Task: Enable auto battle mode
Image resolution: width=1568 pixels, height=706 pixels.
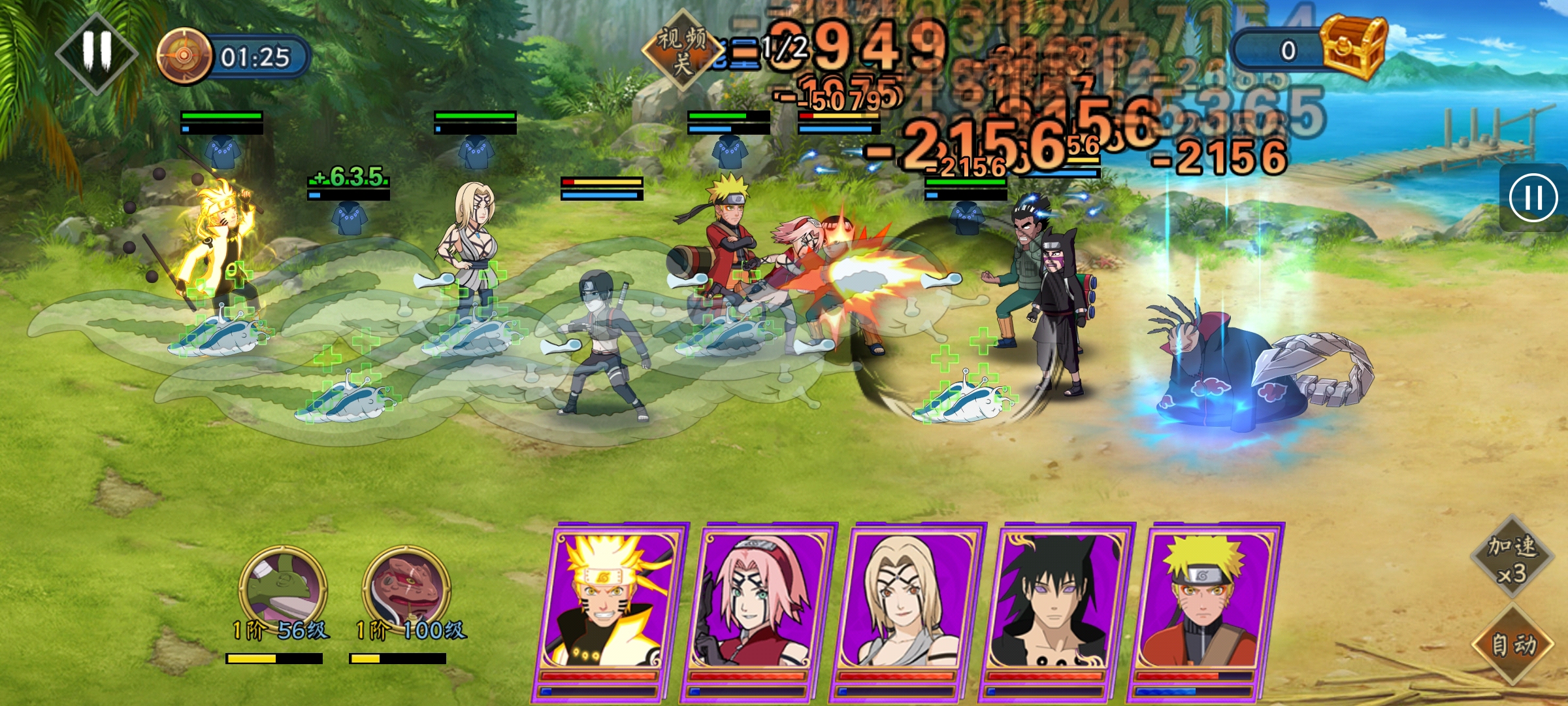Action: coord(1512,644)
